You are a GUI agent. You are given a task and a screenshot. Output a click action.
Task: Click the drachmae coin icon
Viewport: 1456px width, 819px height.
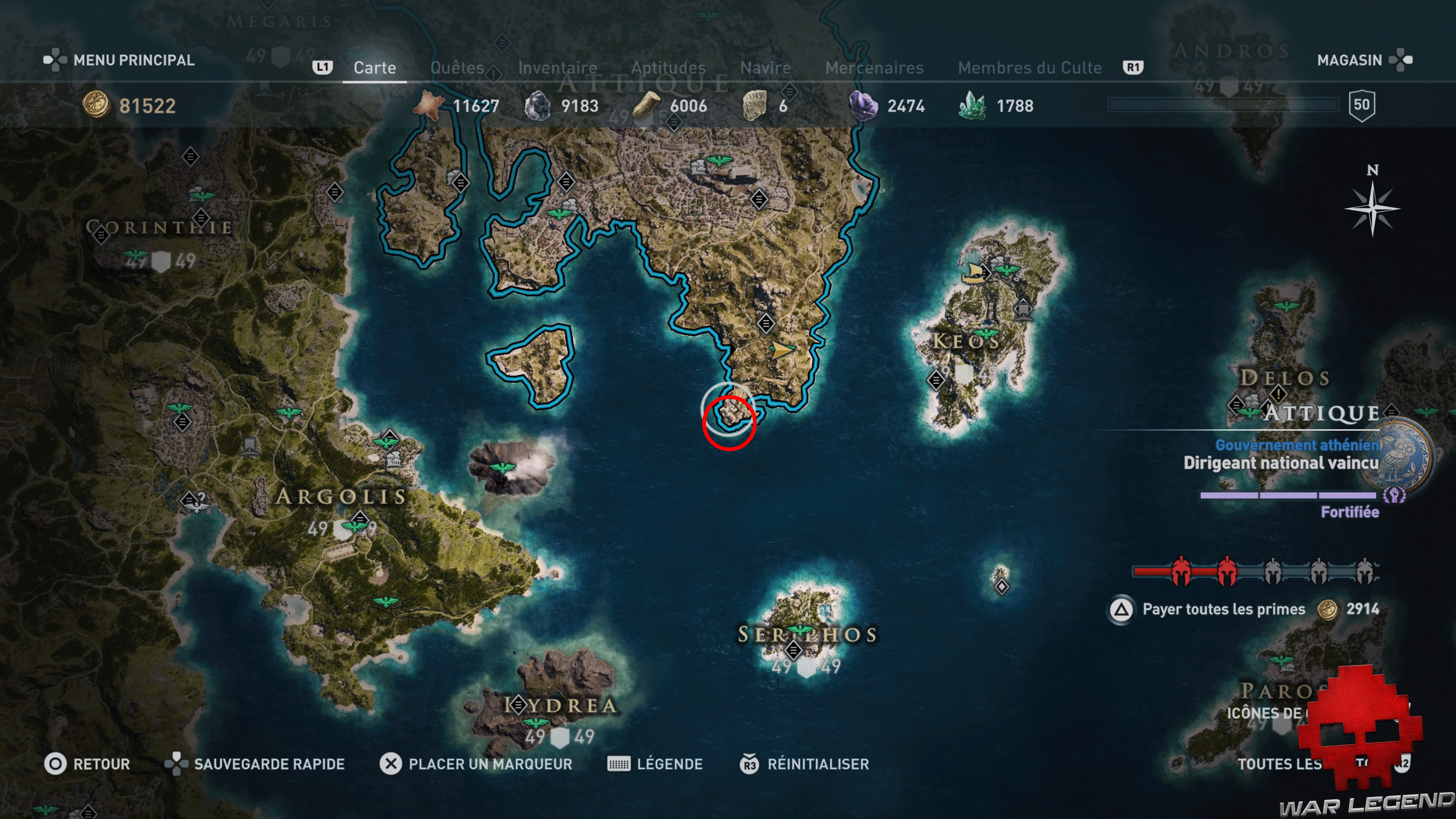(x=96, y=105)
